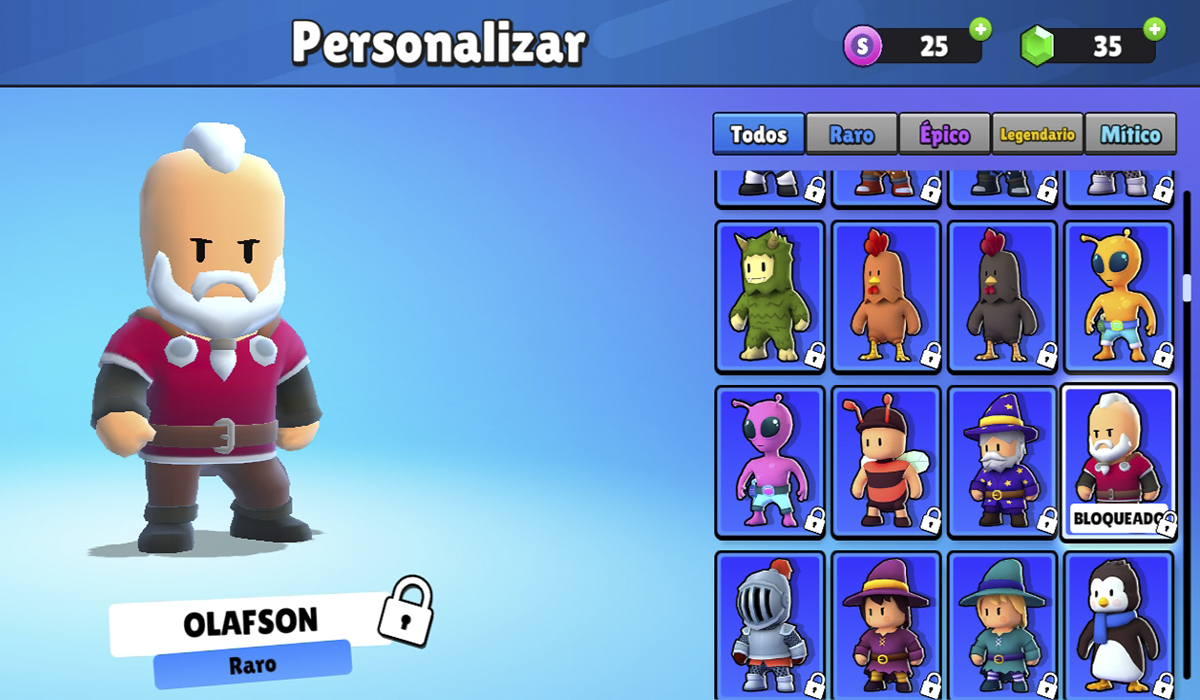1200x700 pixels.
Task: Choose the purple witch hat skin
Action: [886, 625]
